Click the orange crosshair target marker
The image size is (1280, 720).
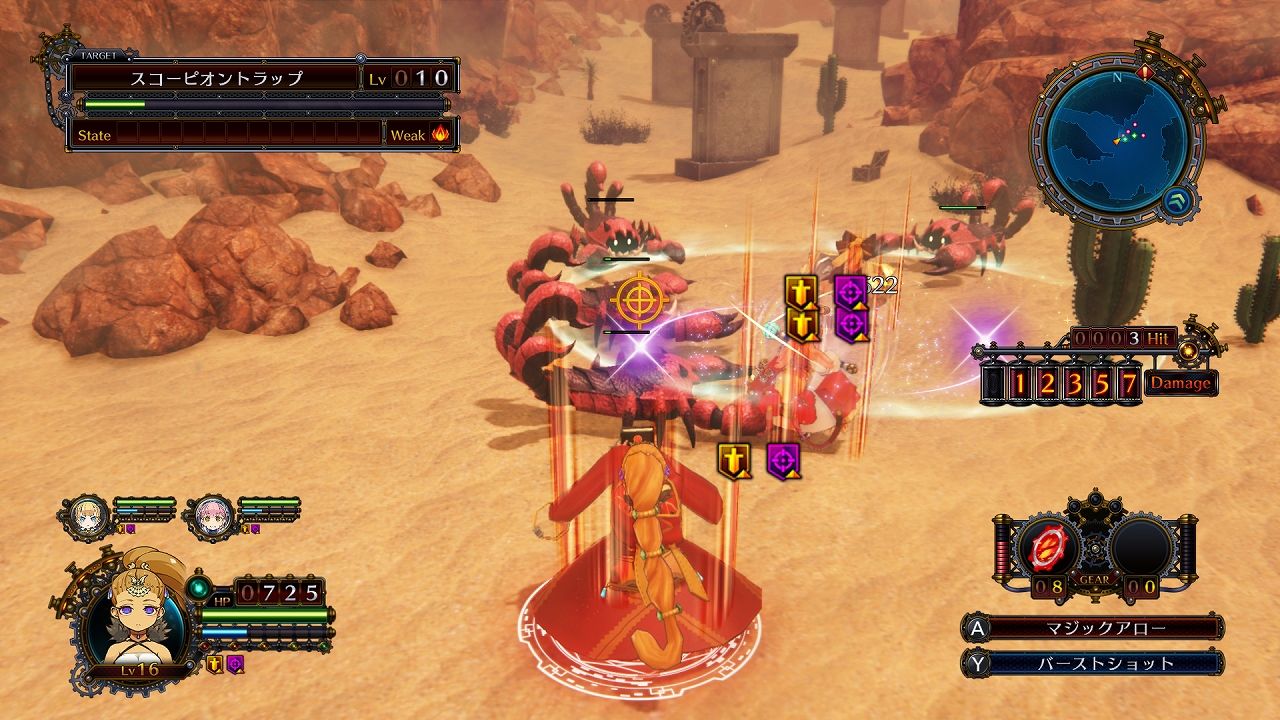tap(637, 299)
